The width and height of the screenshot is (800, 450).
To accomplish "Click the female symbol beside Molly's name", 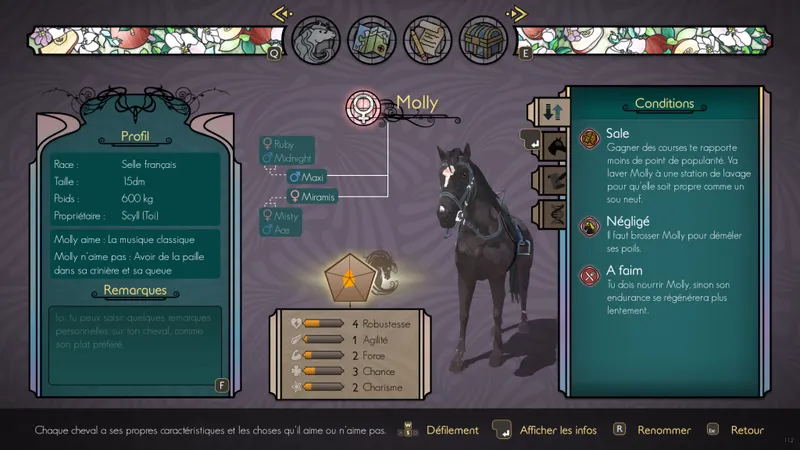I will (363, 107).
